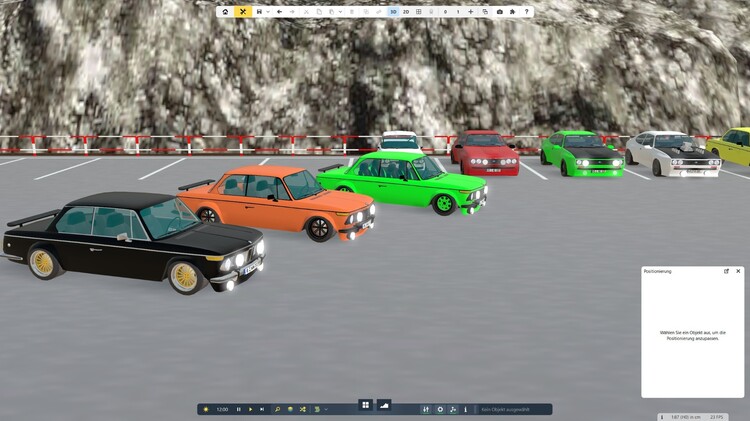Click the plus icon in the top toolbar
The image size is (750, 421).
(x=470, y=12)
